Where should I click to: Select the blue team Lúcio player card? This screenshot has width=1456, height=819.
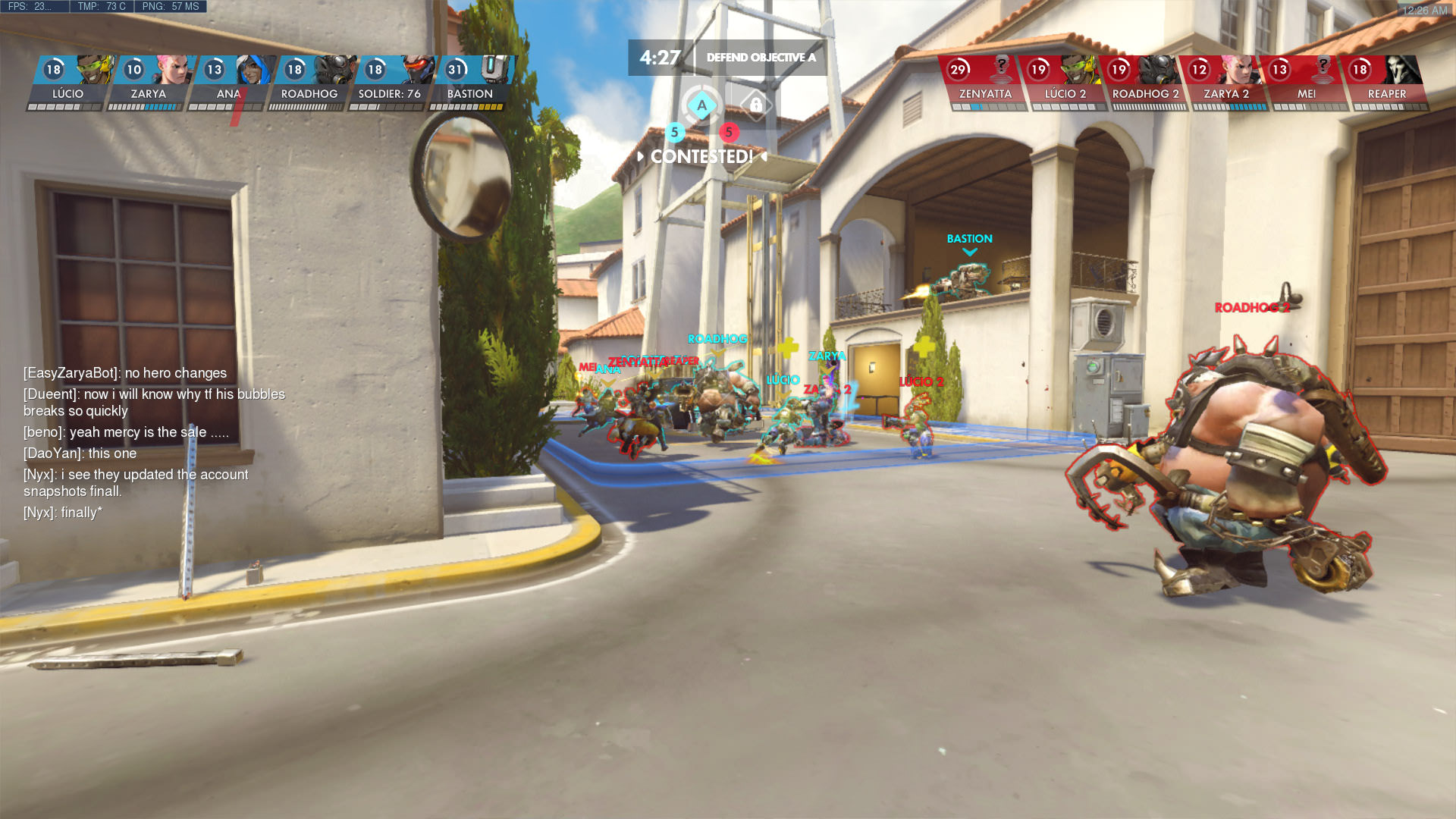point(69,83)
